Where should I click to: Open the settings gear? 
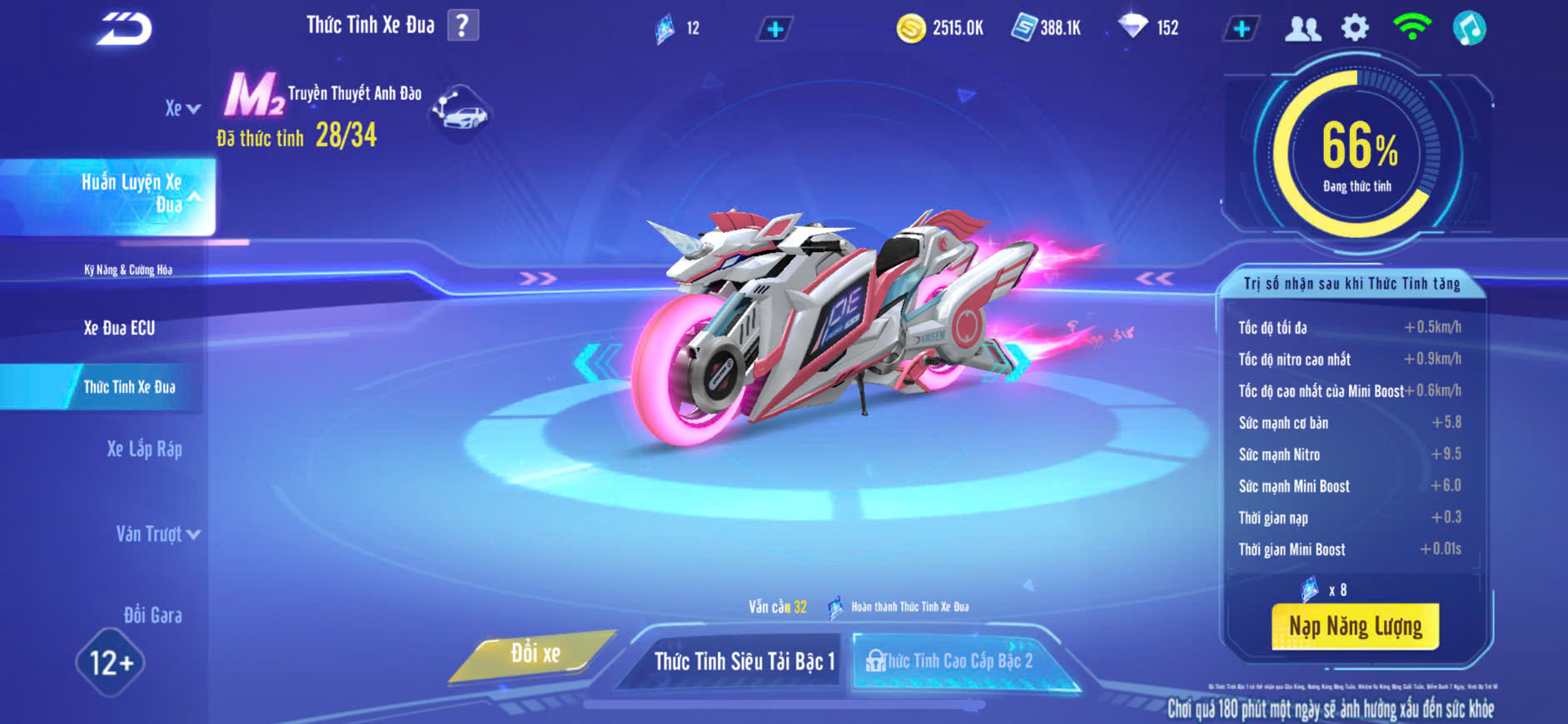pos(1355,28)
